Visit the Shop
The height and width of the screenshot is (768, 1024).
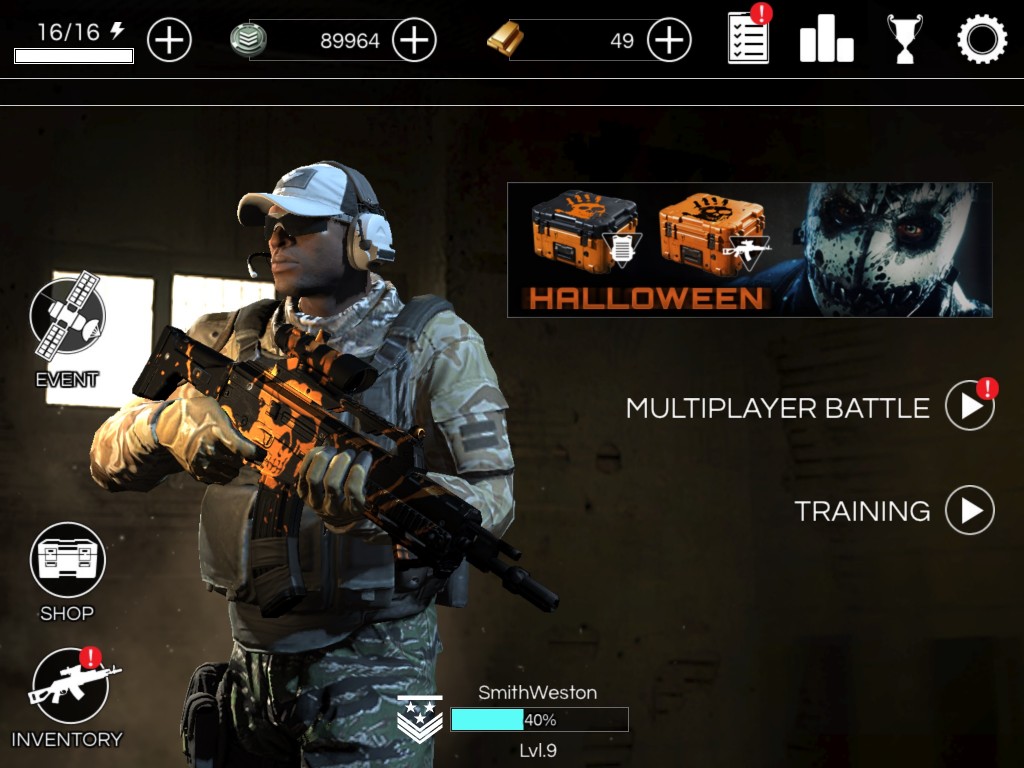(67, 560)
